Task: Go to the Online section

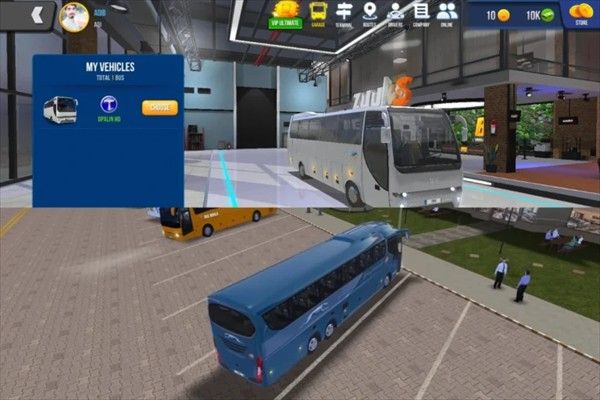Action: pyautogui.click(x=447, y=13)
